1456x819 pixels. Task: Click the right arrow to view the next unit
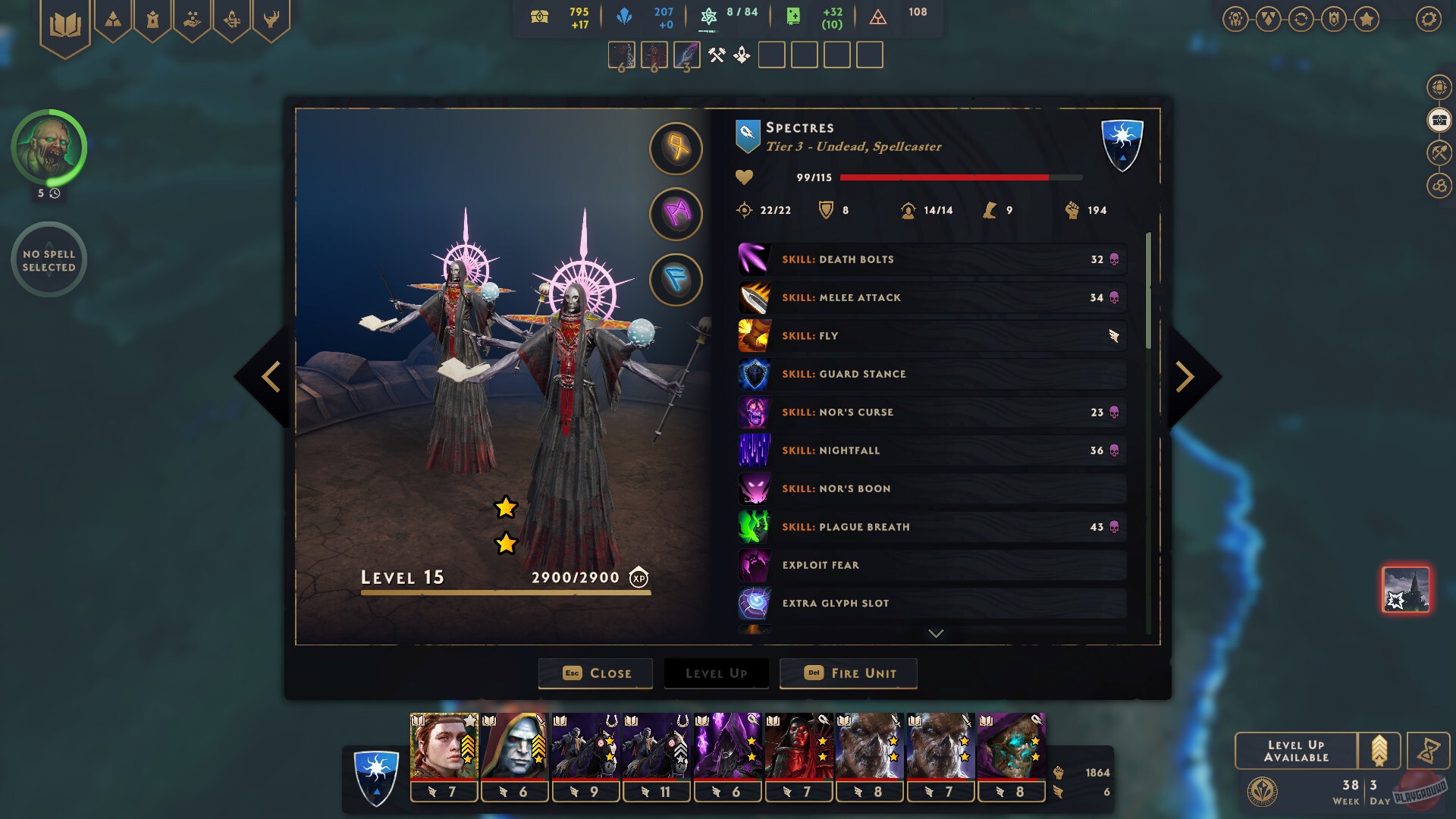point(1185,377)
